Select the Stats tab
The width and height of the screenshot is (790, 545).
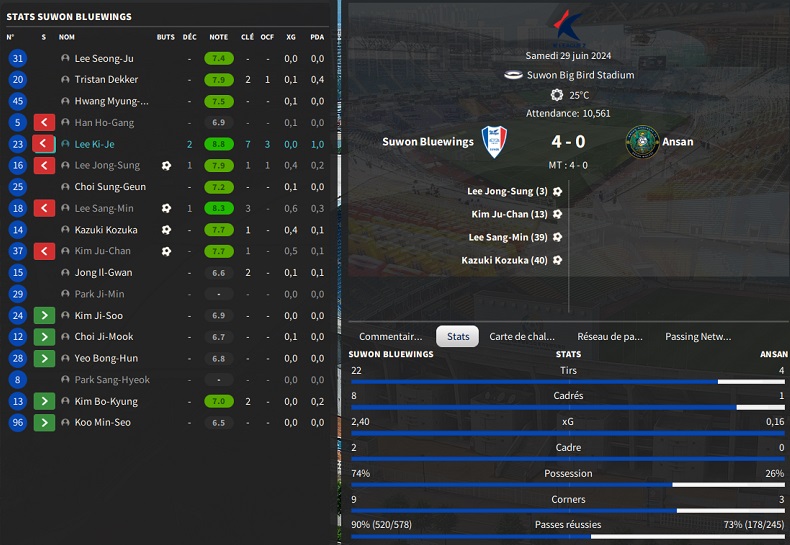point(458,337)
